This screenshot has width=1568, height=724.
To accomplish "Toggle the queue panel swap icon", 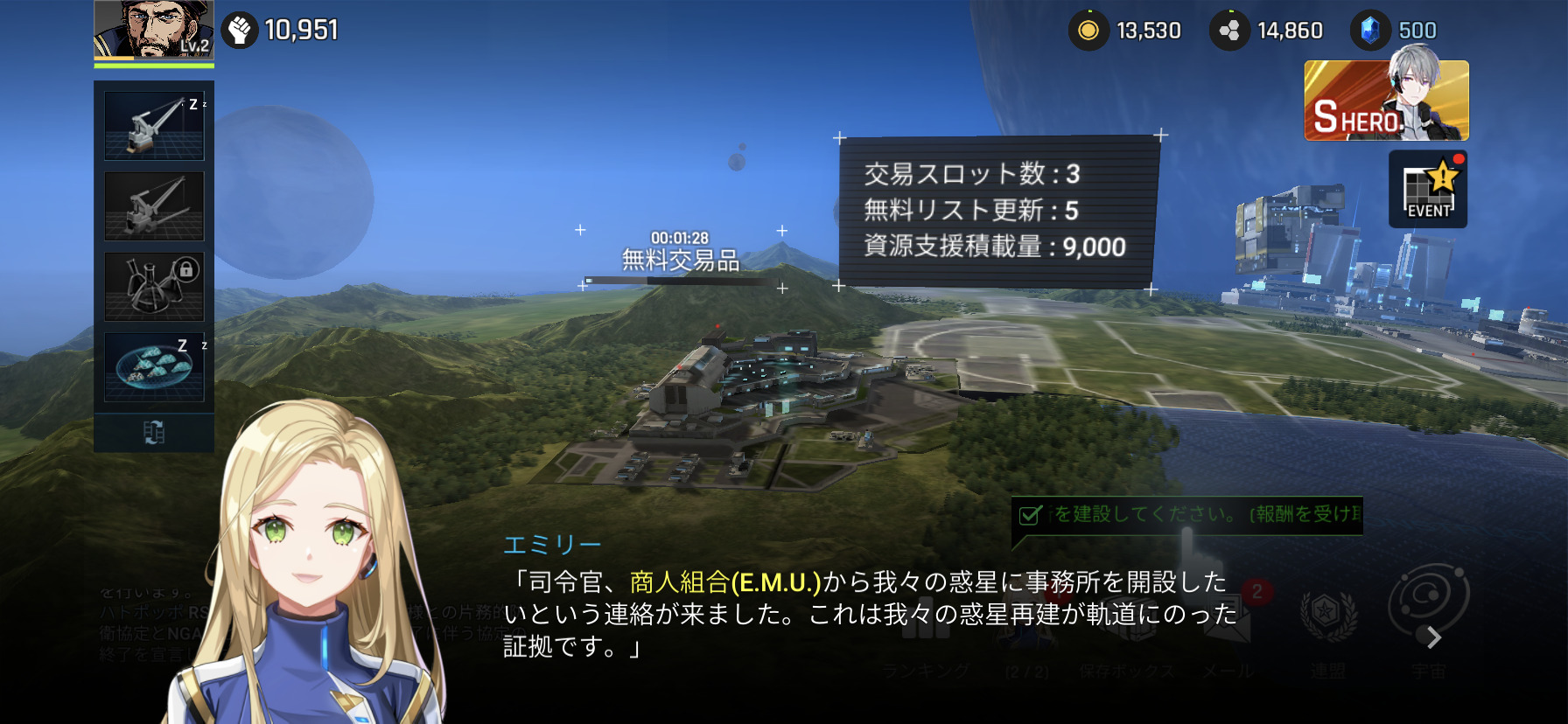I will (x=154, y=432).
